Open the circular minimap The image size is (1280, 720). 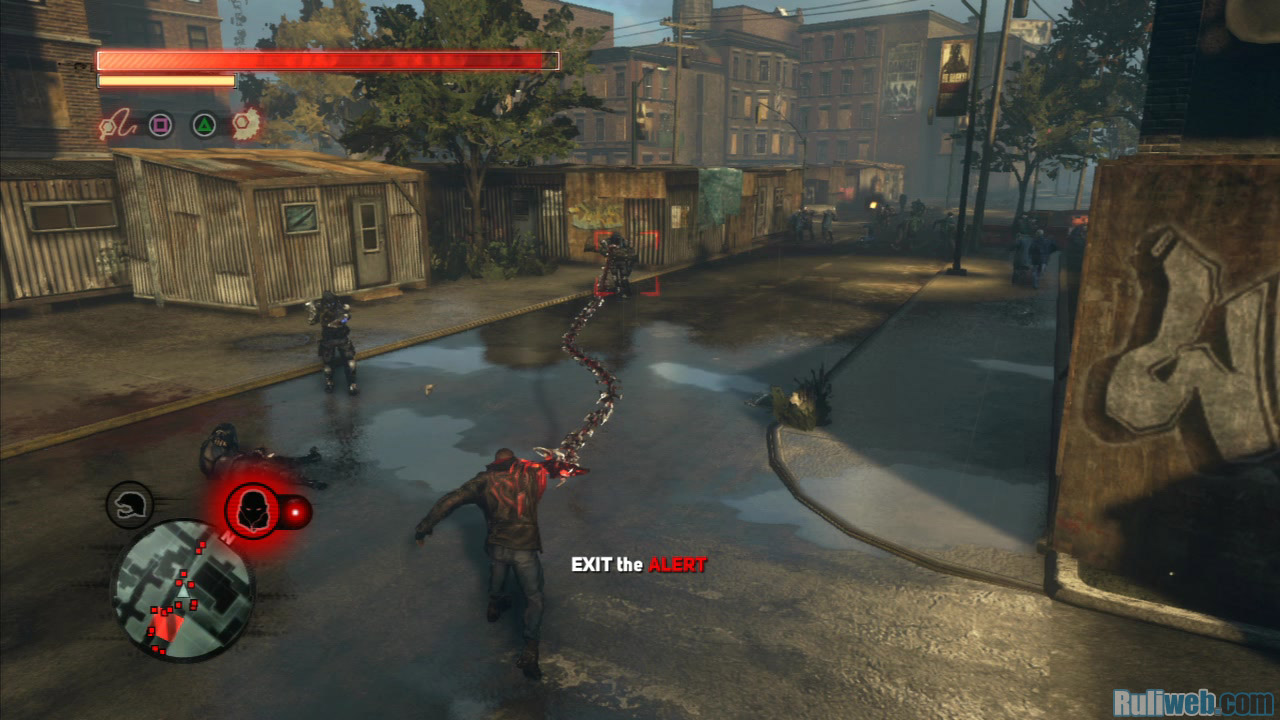pyautogui.click(x=182, y=590)
